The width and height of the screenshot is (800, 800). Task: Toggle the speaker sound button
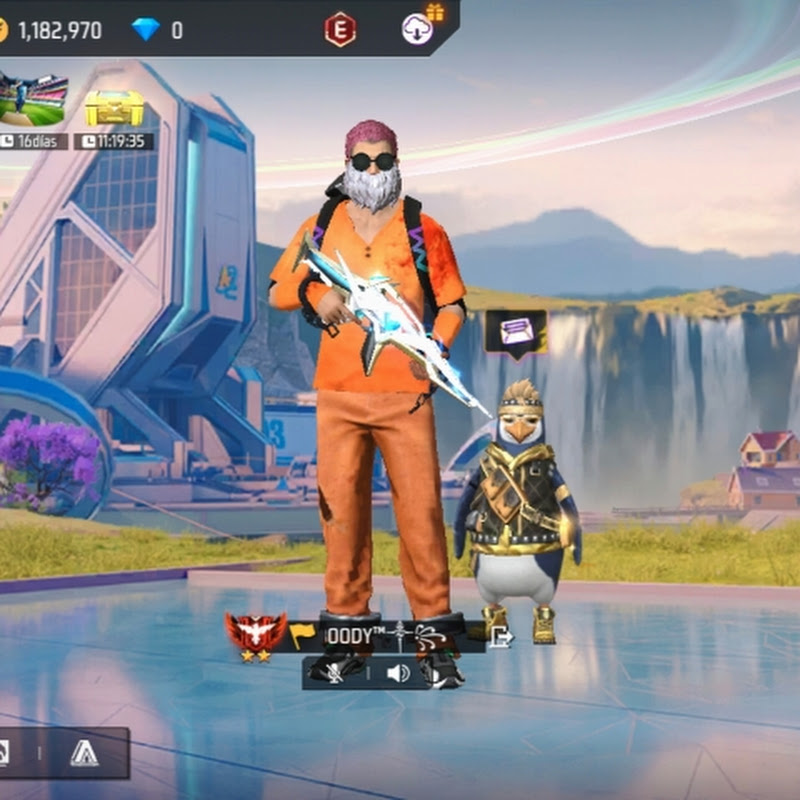[399, 672]
